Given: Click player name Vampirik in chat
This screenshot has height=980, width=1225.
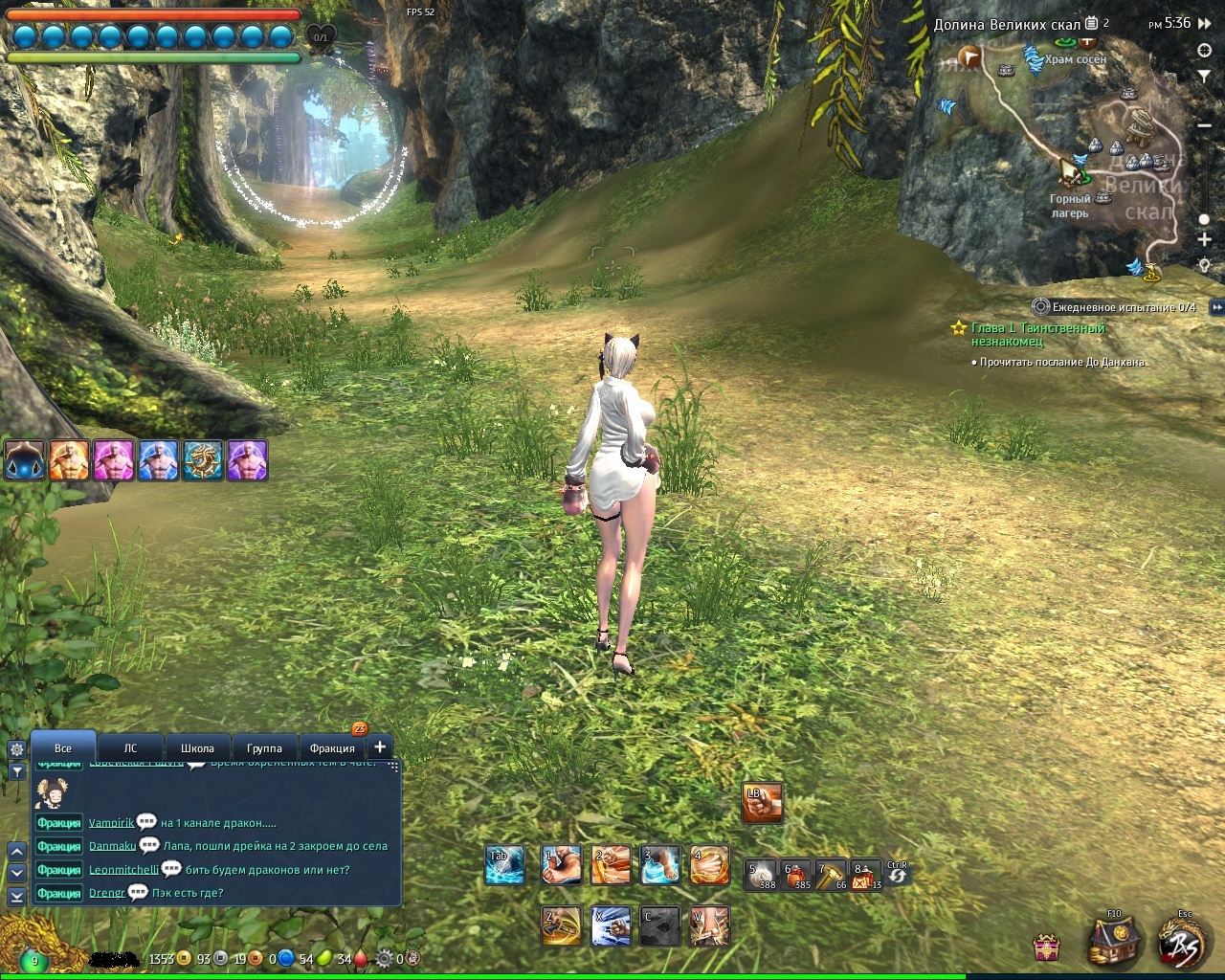Looking at the screenshot, I should (x=111, y=822).
